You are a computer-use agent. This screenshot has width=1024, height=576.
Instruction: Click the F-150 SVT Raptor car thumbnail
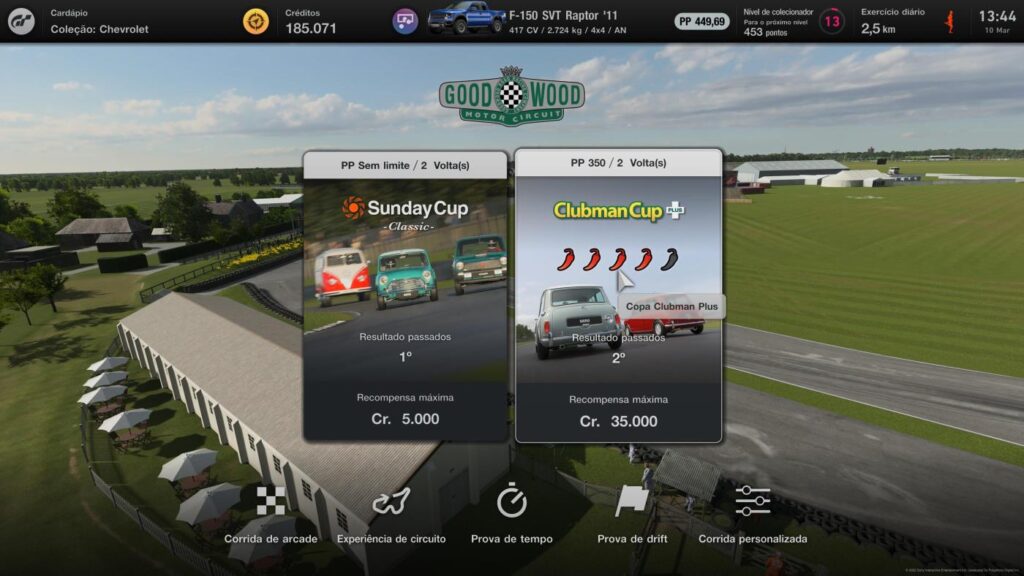point(466,19)
